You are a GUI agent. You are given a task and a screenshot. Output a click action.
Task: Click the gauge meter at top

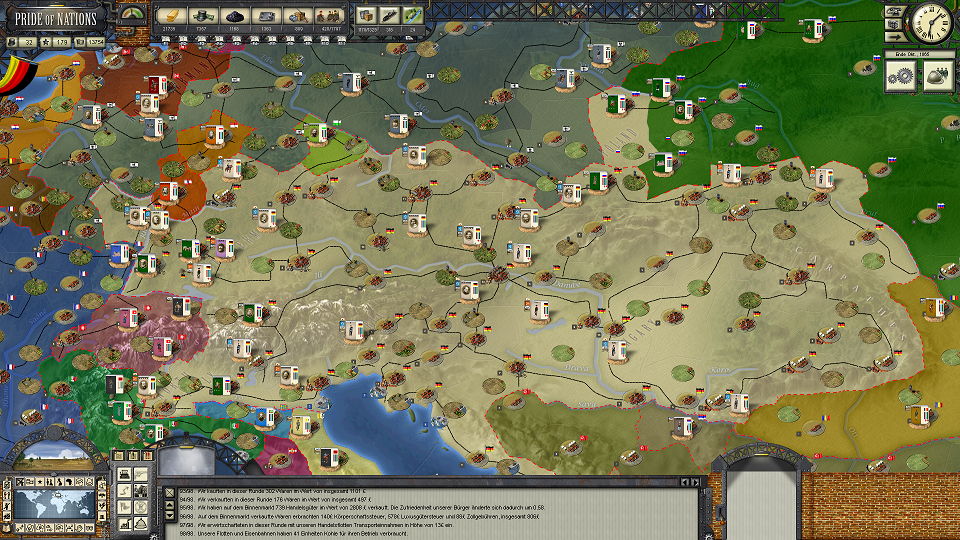tap(131, 14)
